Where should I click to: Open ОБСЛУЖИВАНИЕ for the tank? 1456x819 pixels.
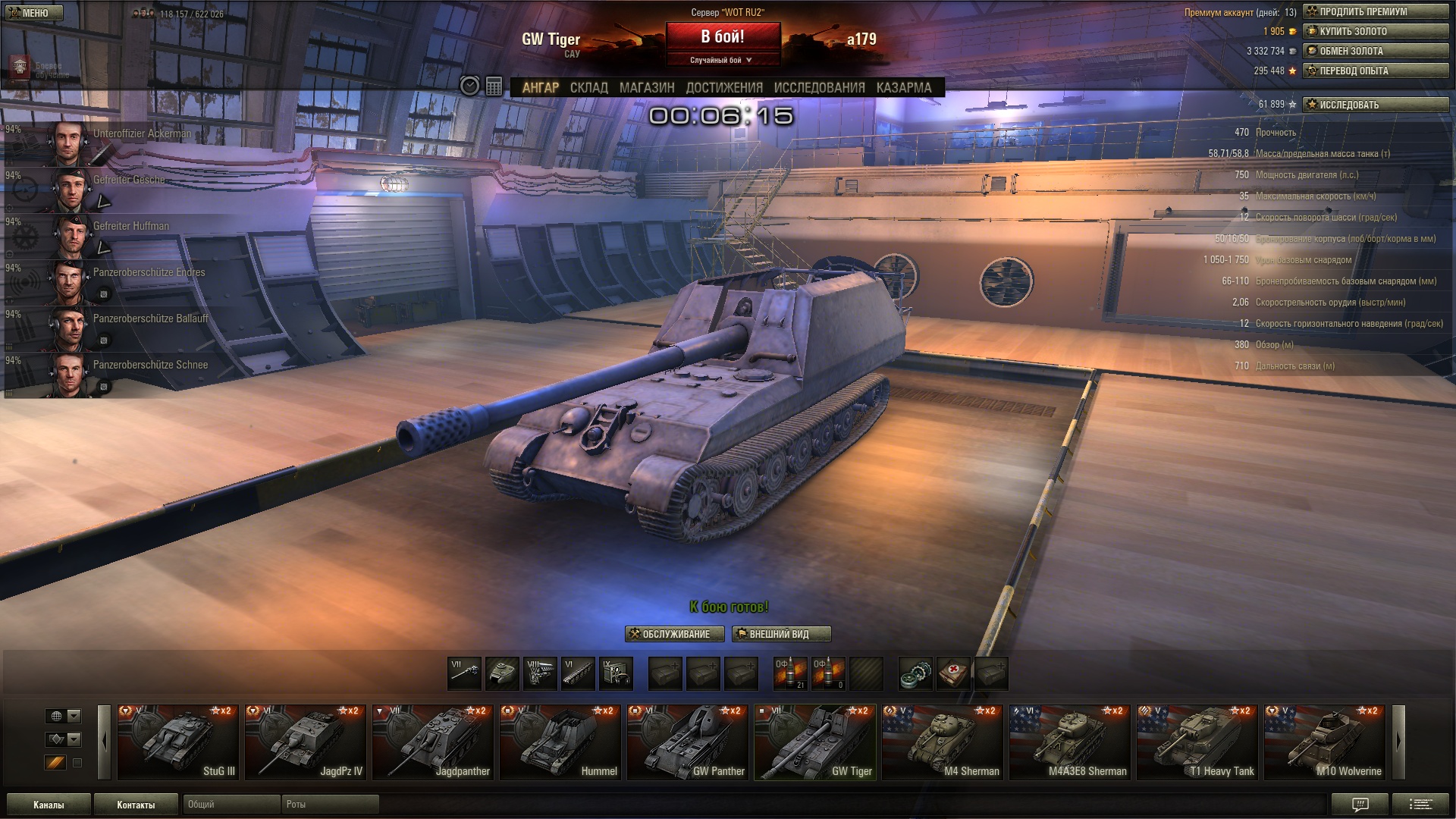[674, 634]
